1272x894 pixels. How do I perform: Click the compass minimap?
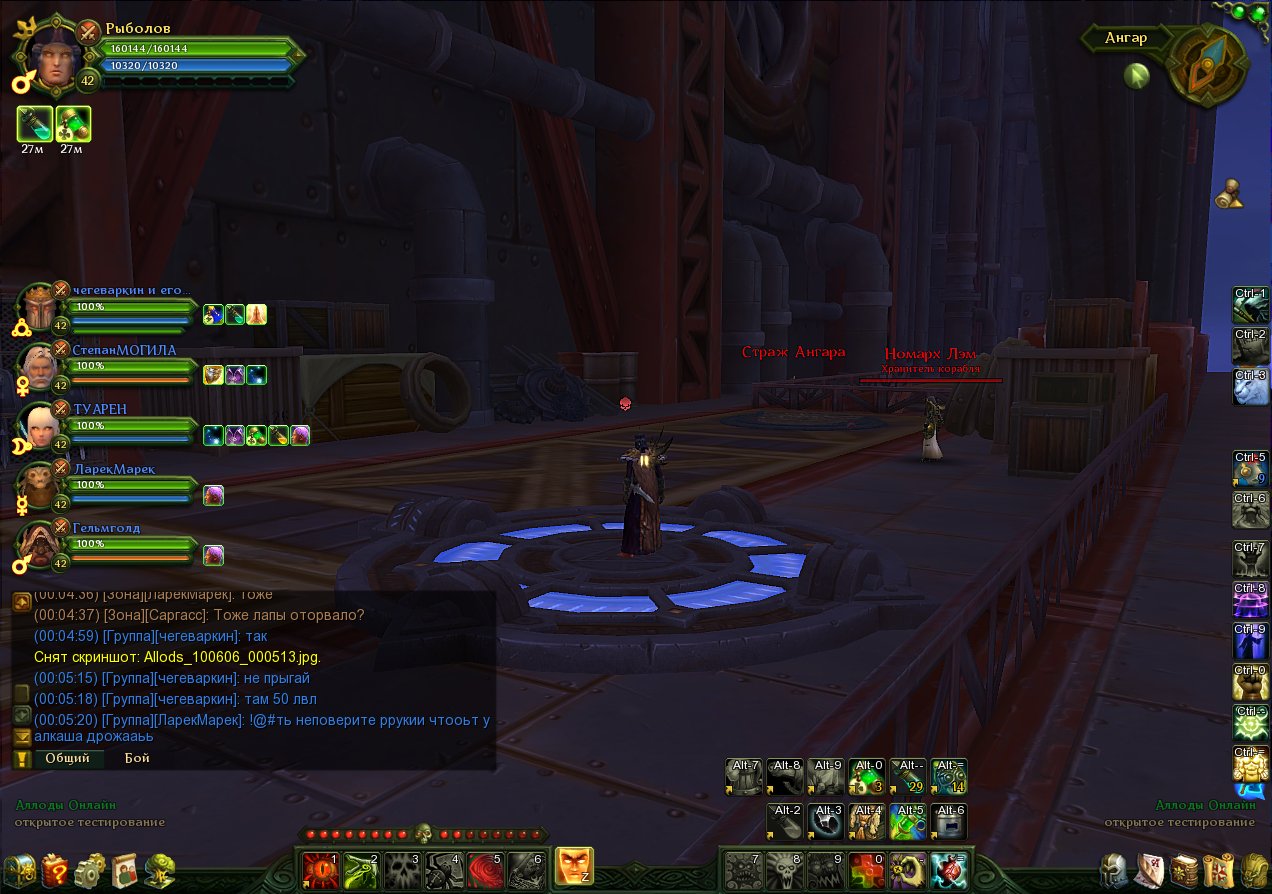(1206, 60)
